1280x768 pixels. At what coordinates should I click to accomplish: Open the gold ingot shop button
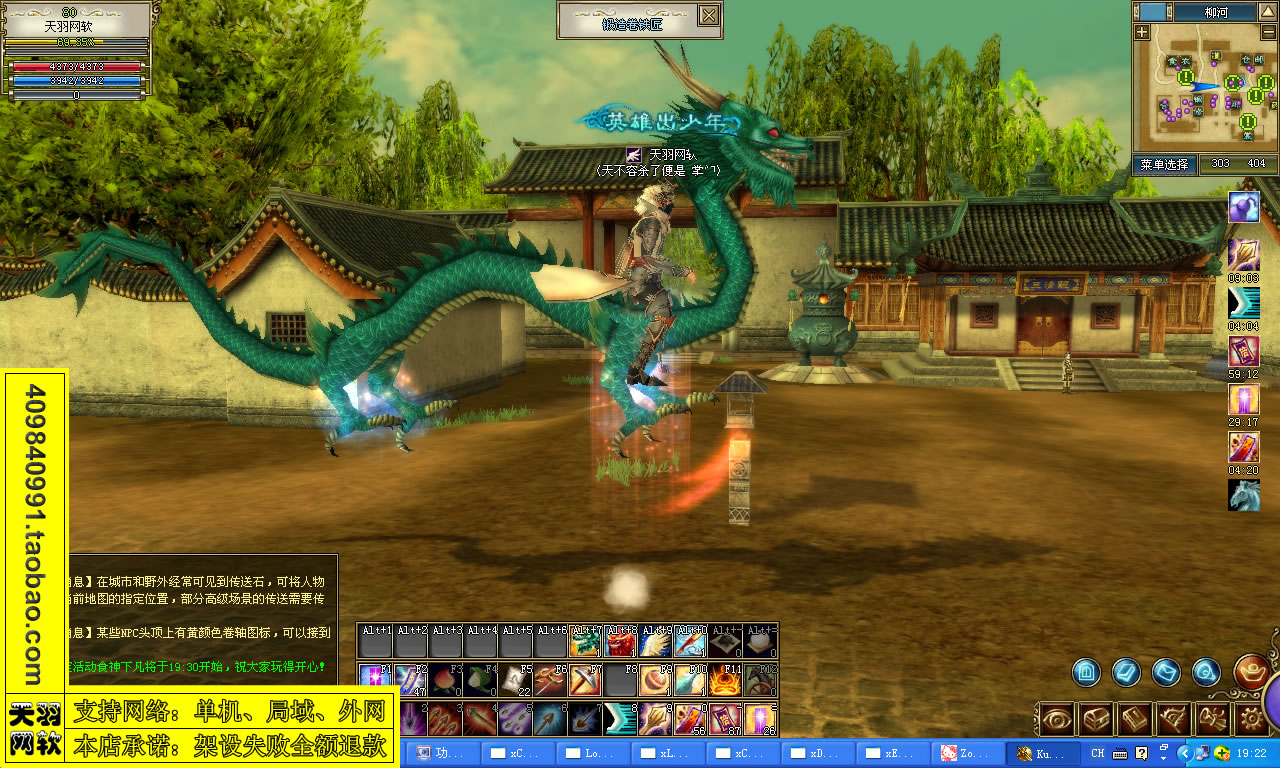[1250, 670]
